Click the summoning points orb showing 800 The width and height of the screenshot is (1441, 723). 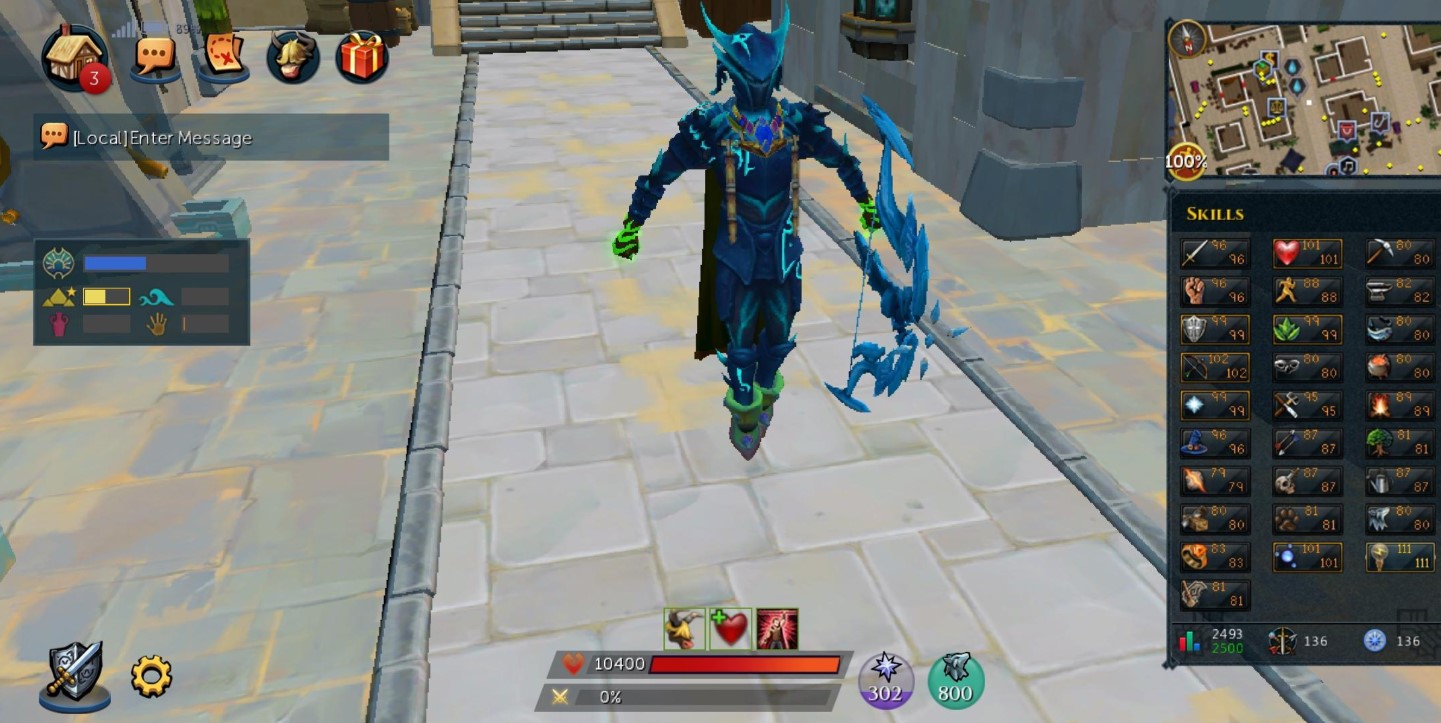(956, 680)
